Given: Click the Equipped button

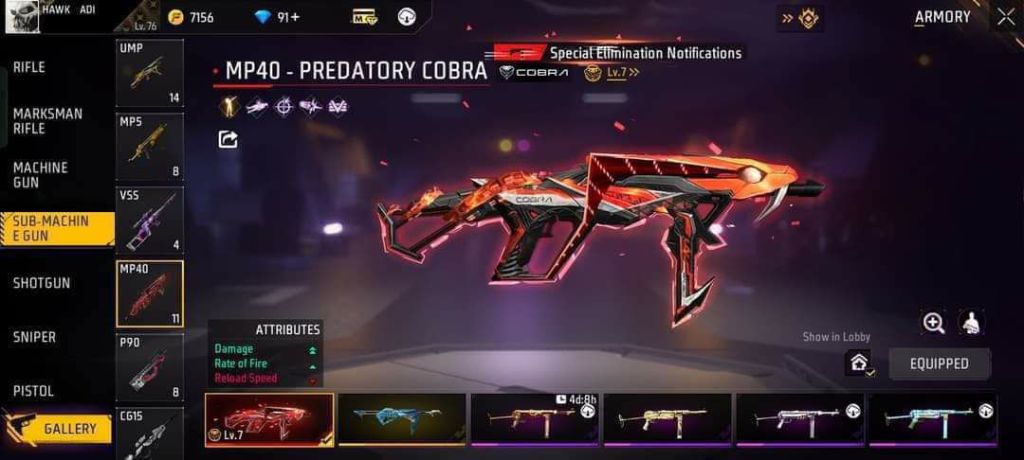Looking at the screenshot, I should [x=939, y=363].
